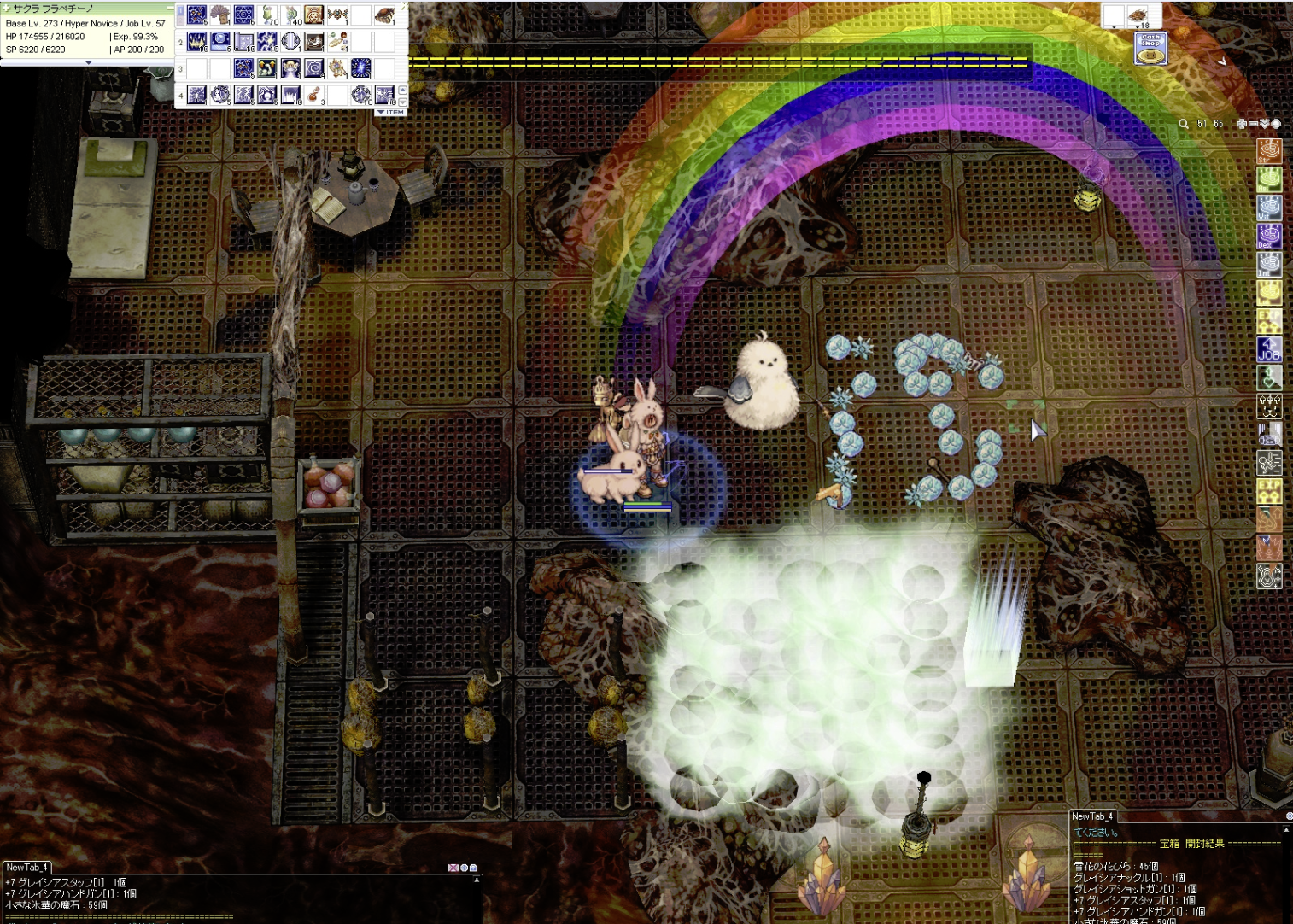
Task: Activate the blue spiral skill in row three
Action: click(x=314, y=68)
